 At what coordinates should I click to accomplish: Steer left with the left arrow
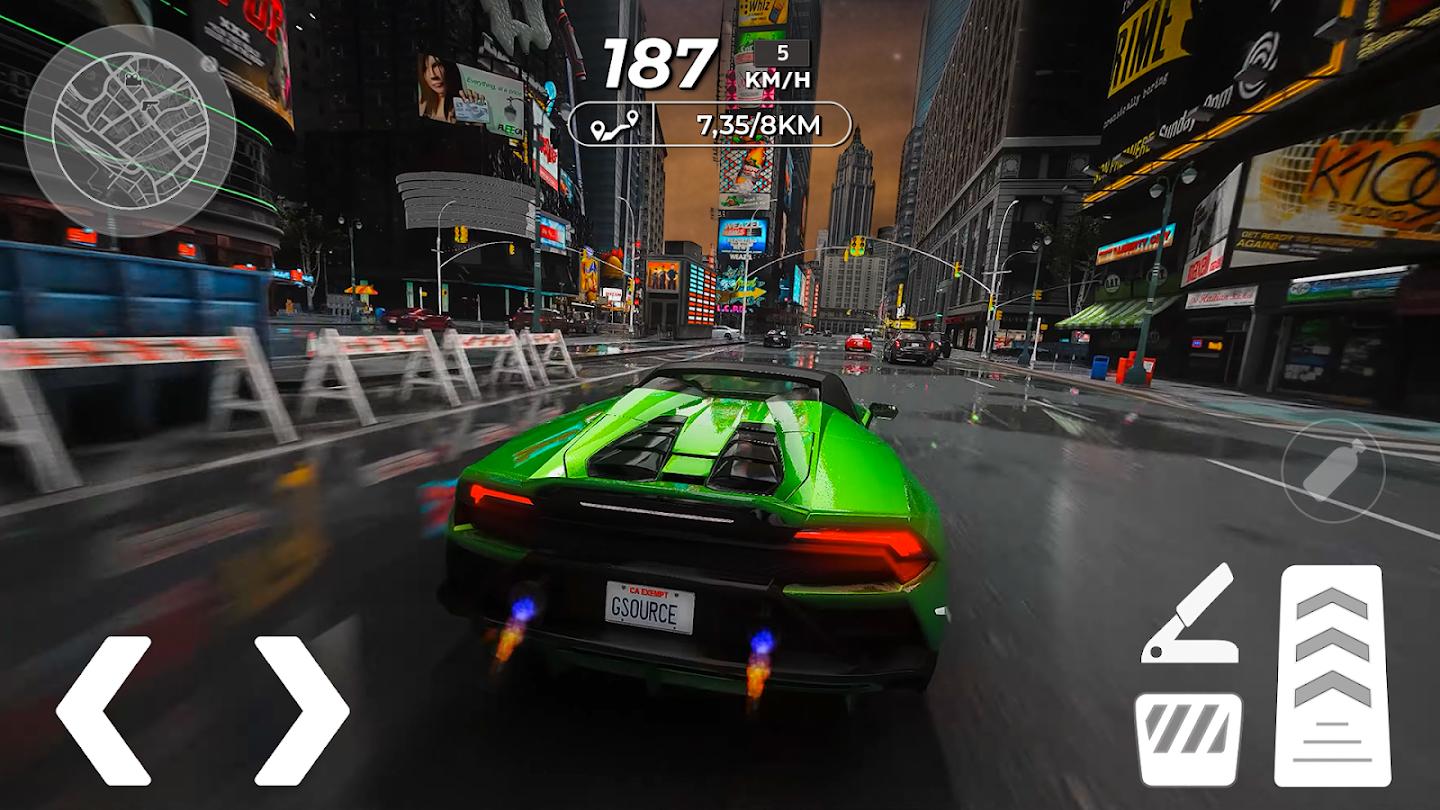pyautogui.click(x=103, y=710)
